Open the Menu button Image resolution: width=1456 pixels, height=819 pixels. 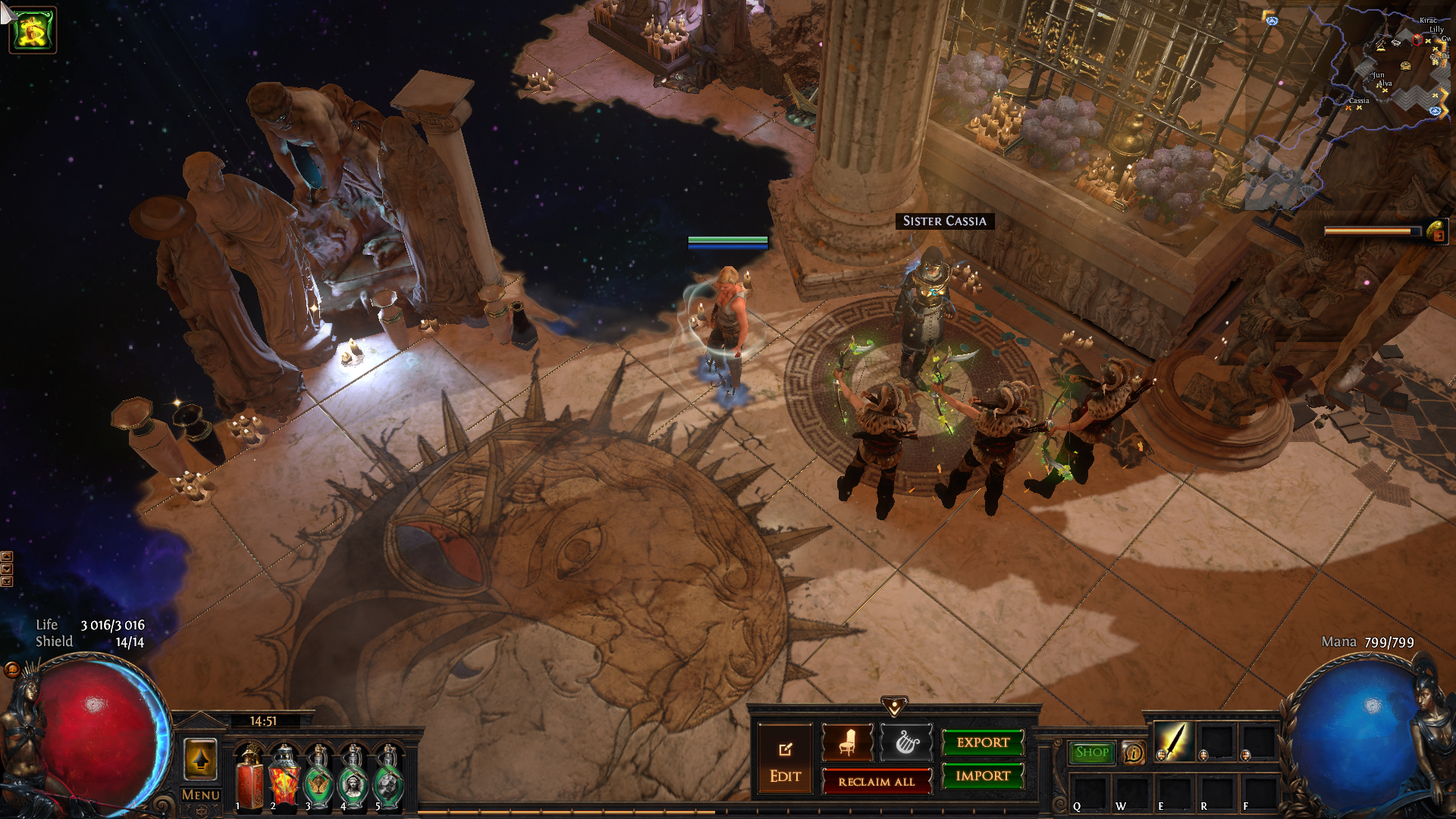(200, 795)
